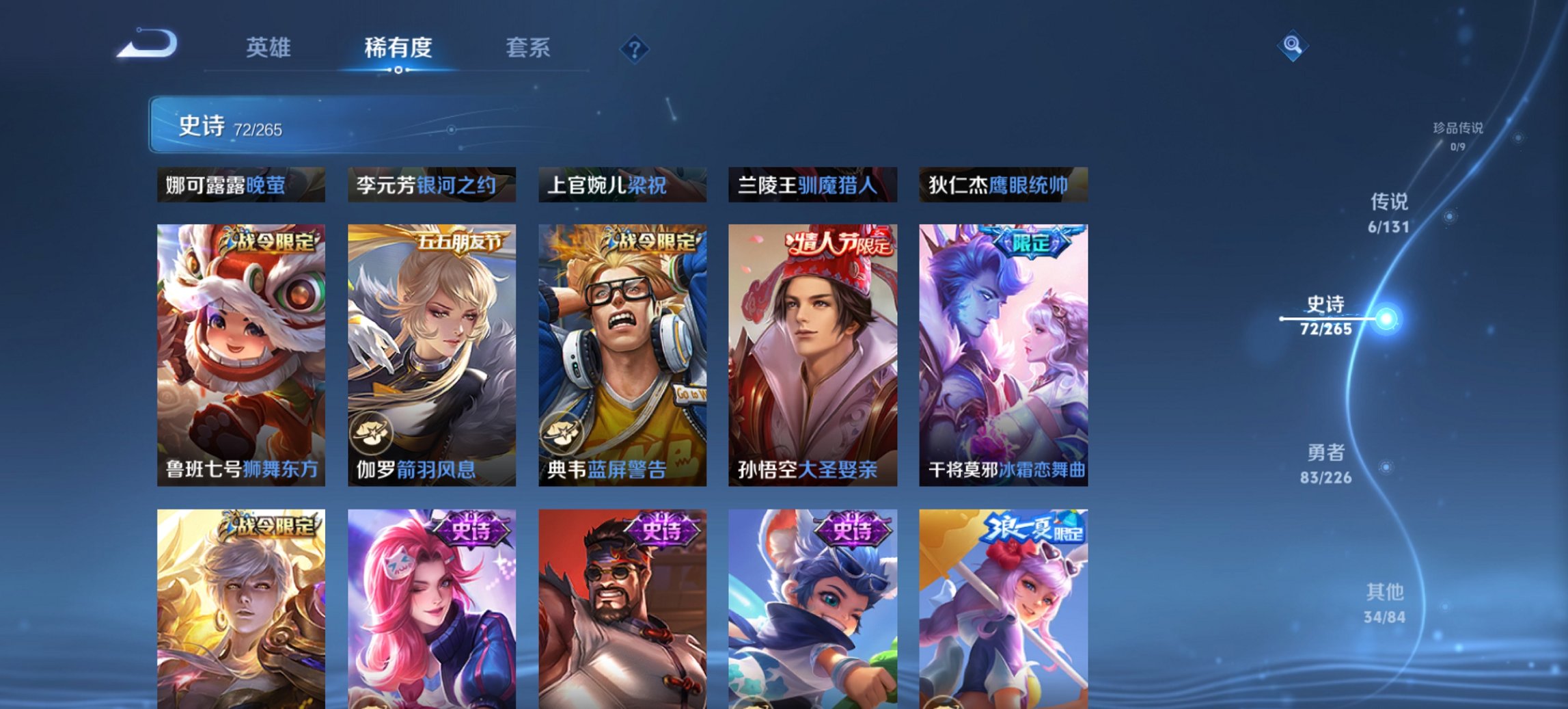Click the question mark help icon
The width and height of the screenshot is (1568, 709).
[635, 48]
